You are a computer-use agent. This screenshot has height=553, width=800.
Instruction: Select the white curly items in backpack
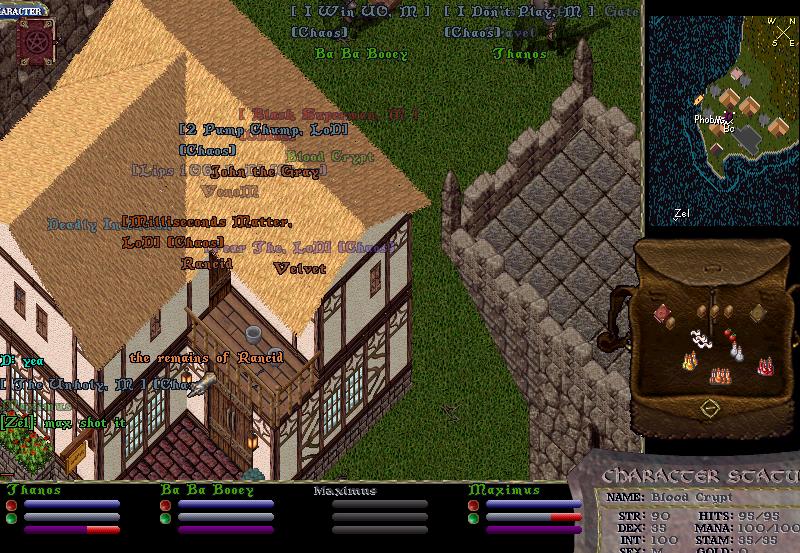702,341
